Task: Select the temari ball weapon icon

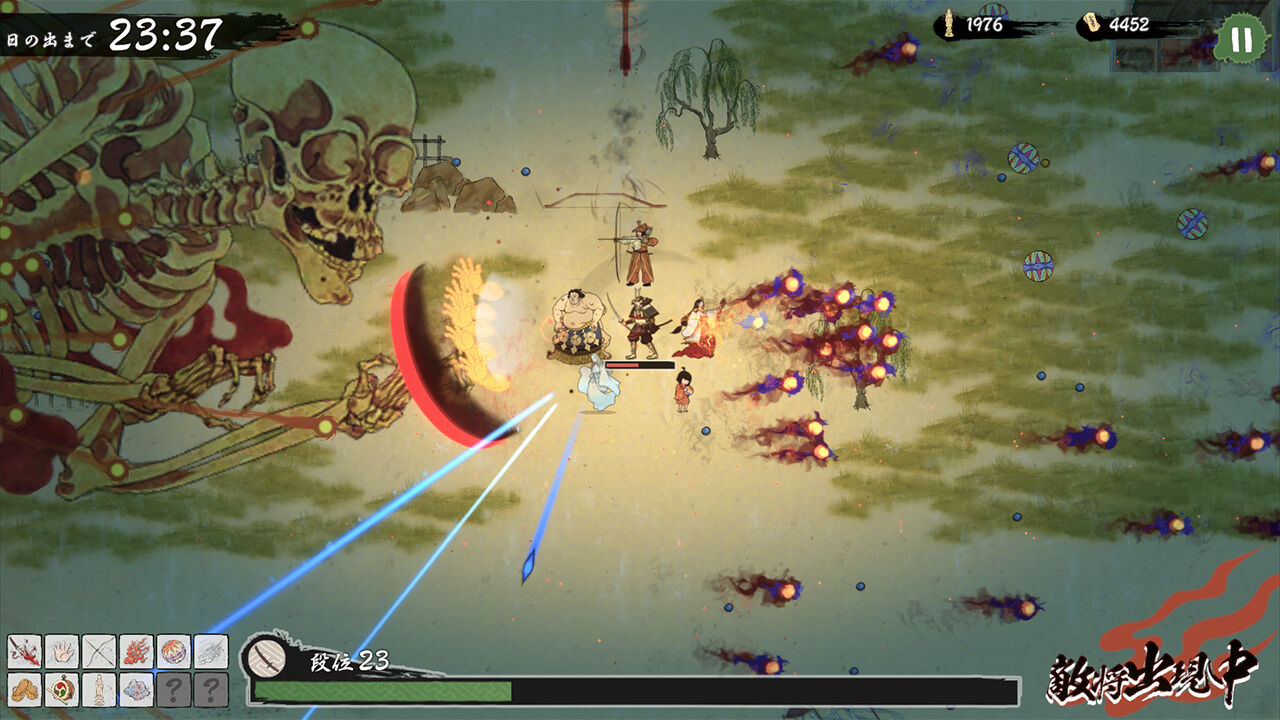Action: pos(172,651)
